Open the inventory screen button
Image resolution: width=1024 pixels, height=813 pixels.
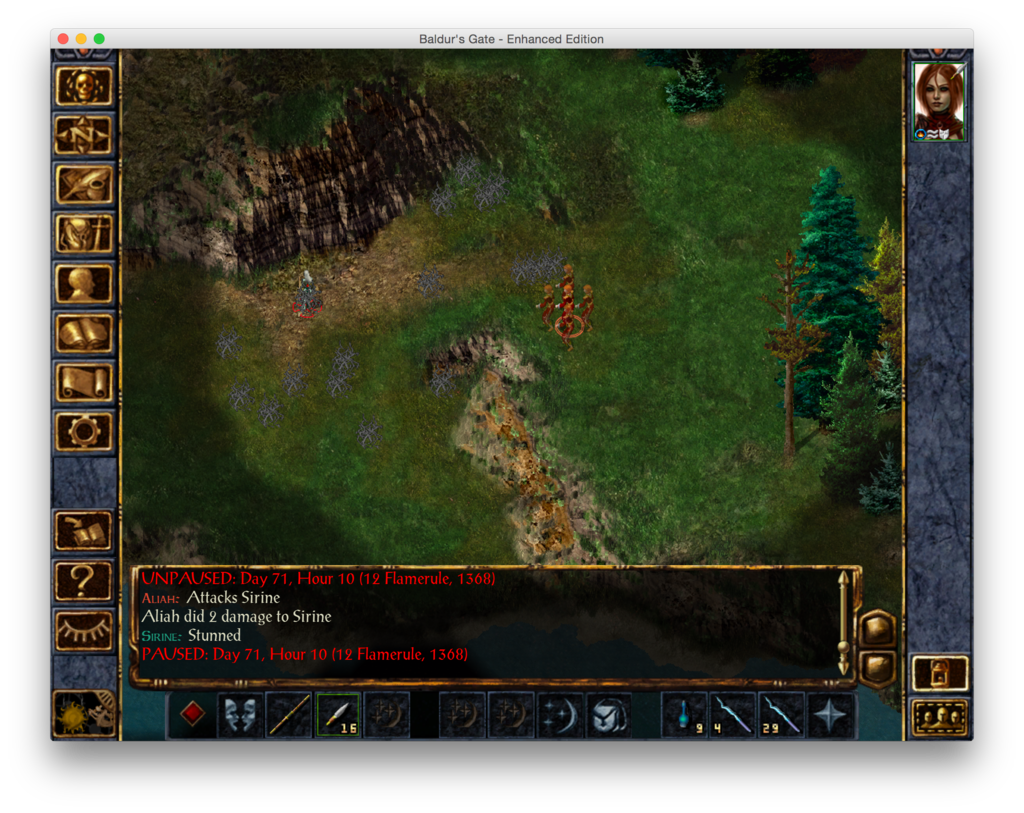pyautogui.click(x=84, y=234)
